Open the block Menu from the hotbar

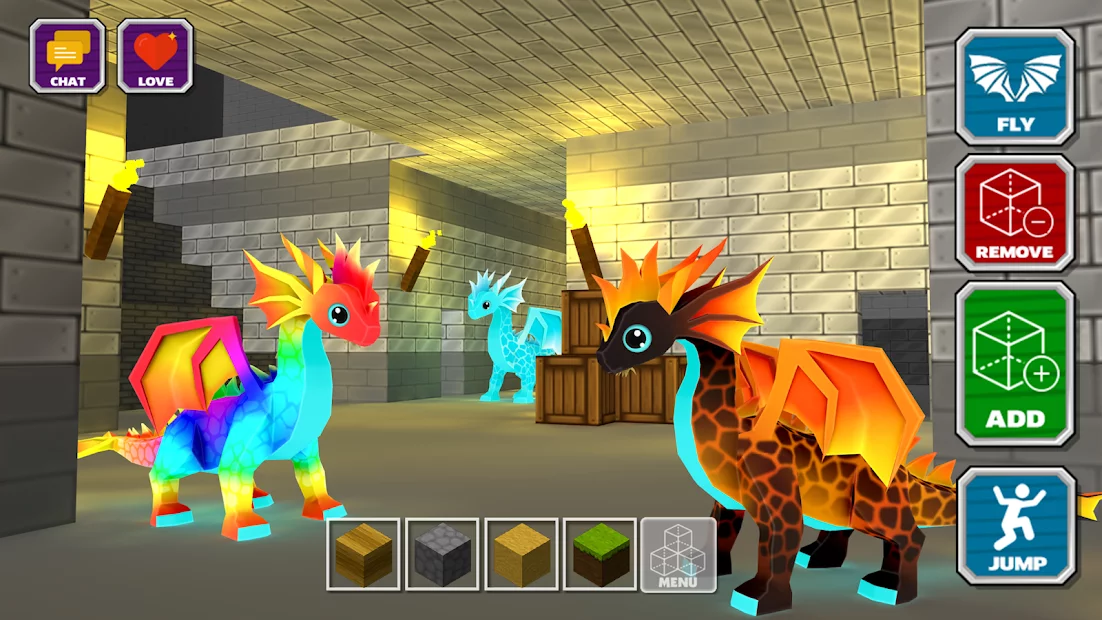click(678, 554)
